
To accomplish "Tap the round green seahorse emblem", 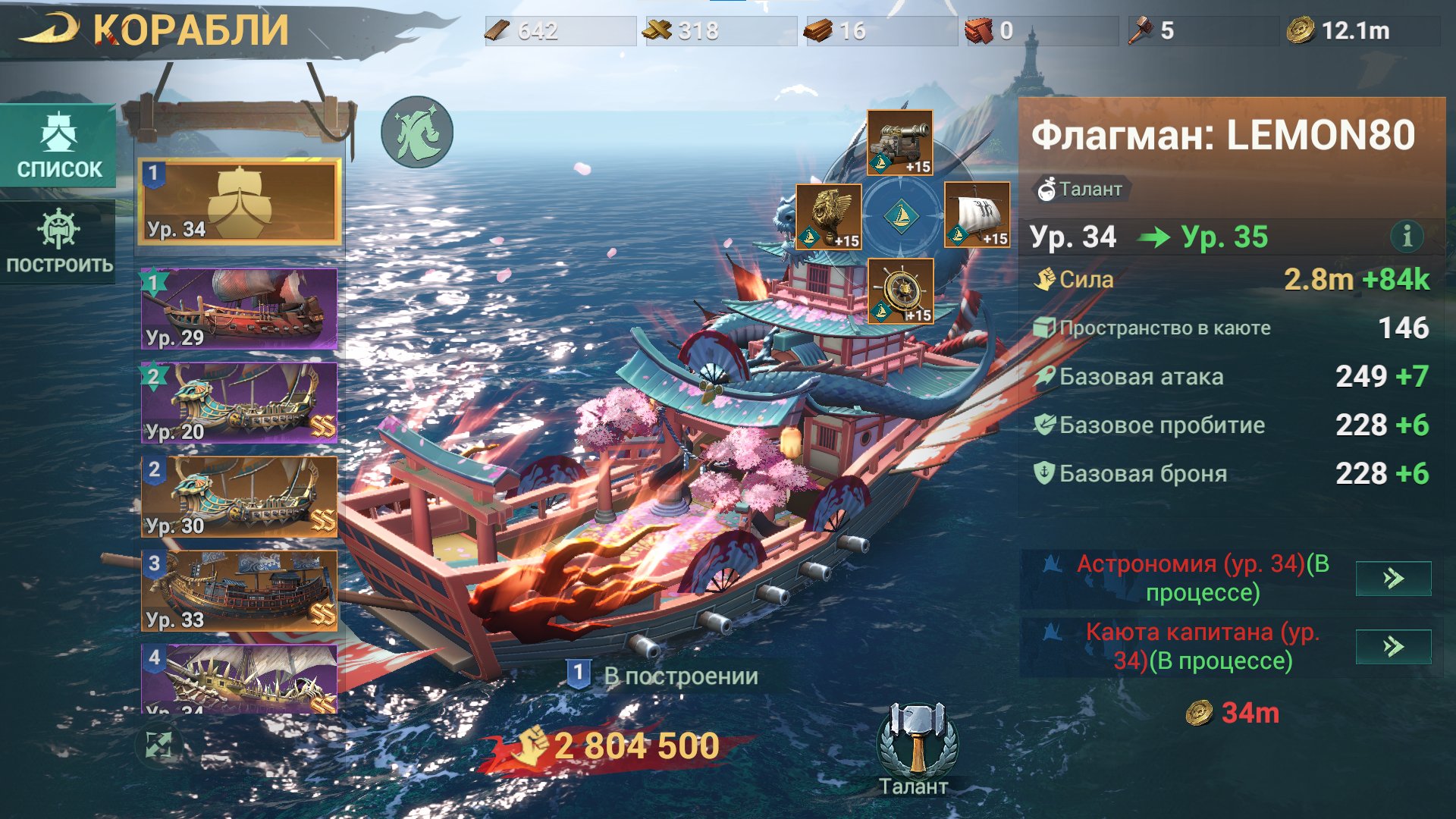I will (x=417, y=132).
